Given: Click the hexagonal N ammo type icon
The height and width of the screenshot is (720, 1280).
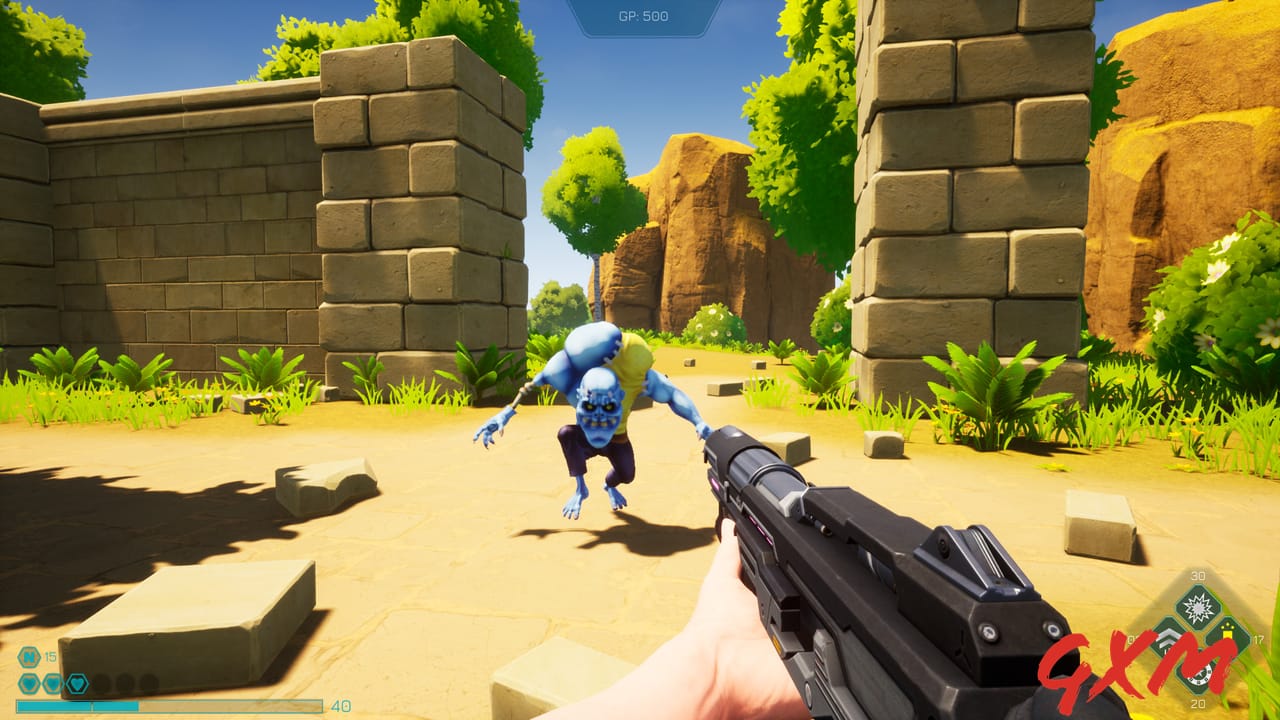Looking at the screenshot, I should coord(28,655).
